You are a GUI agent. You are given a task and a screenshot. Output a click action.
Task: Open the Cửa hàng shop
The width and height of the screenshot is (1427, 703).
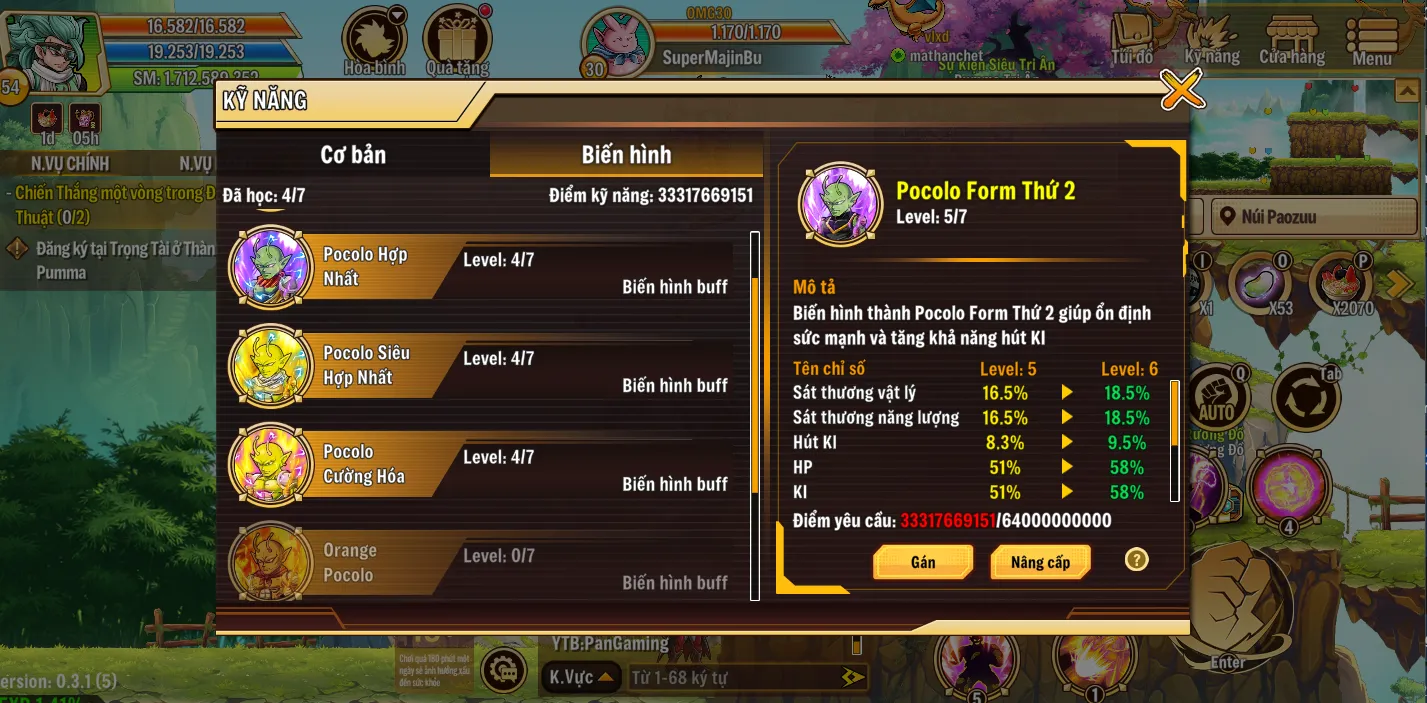pyautogui.click(x=1292, y=40)
